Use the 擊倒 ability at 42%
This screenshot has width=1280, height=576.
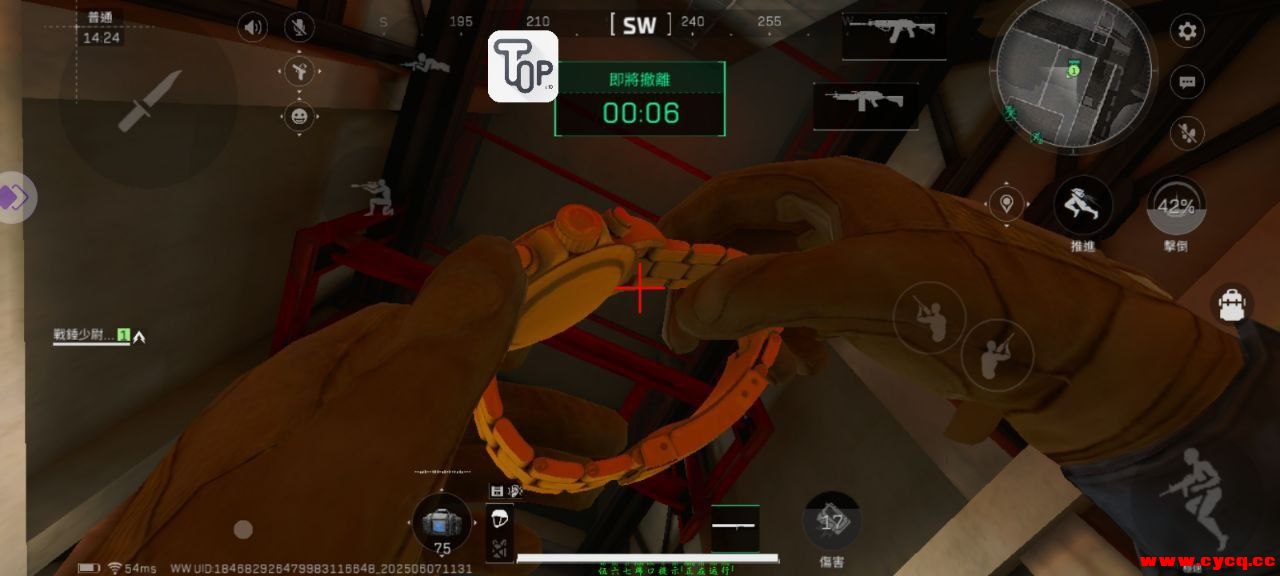[x=1176, y=207]
